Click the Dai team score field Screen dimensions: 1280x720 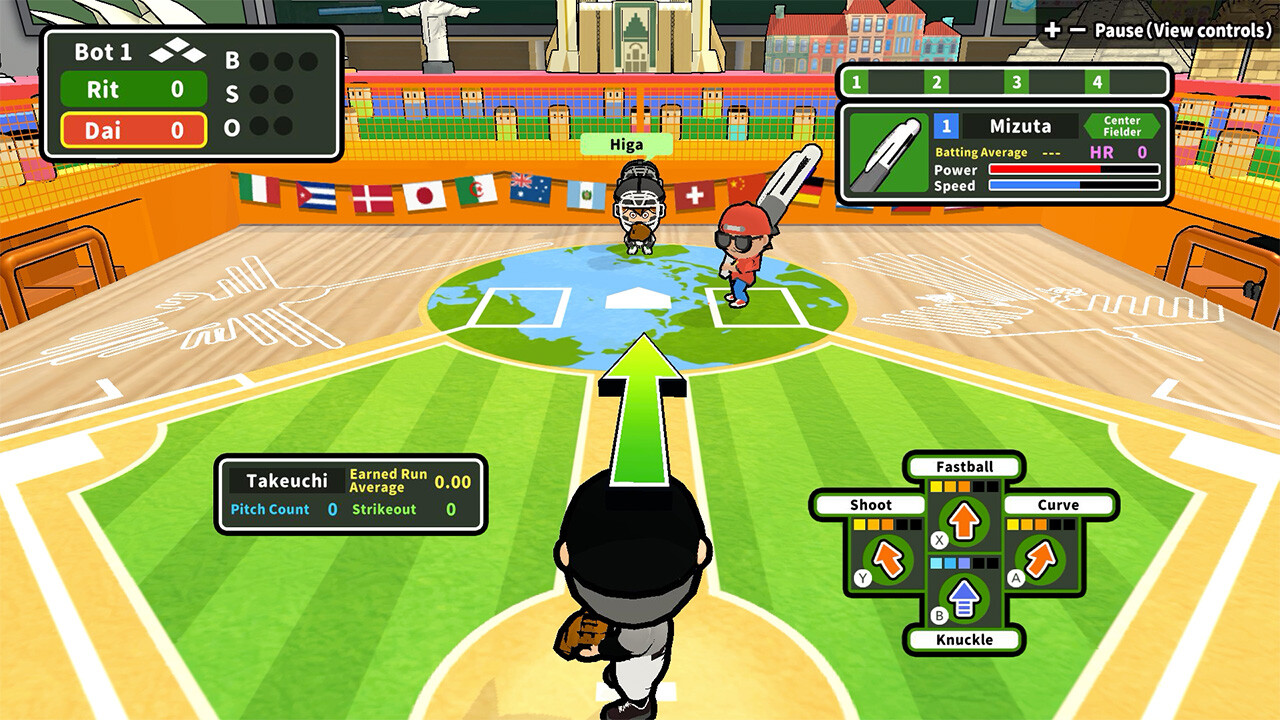pyautogui.click(x=132, y=131)
